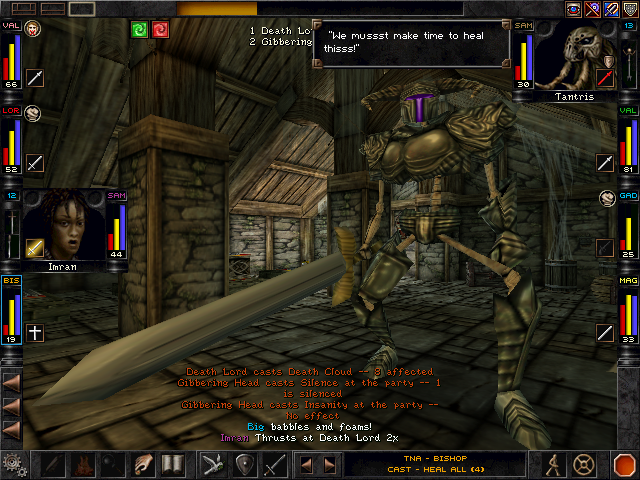Pick the single sword attack action
The height and width of the screenshot is (480, 640).
[275, 465]
